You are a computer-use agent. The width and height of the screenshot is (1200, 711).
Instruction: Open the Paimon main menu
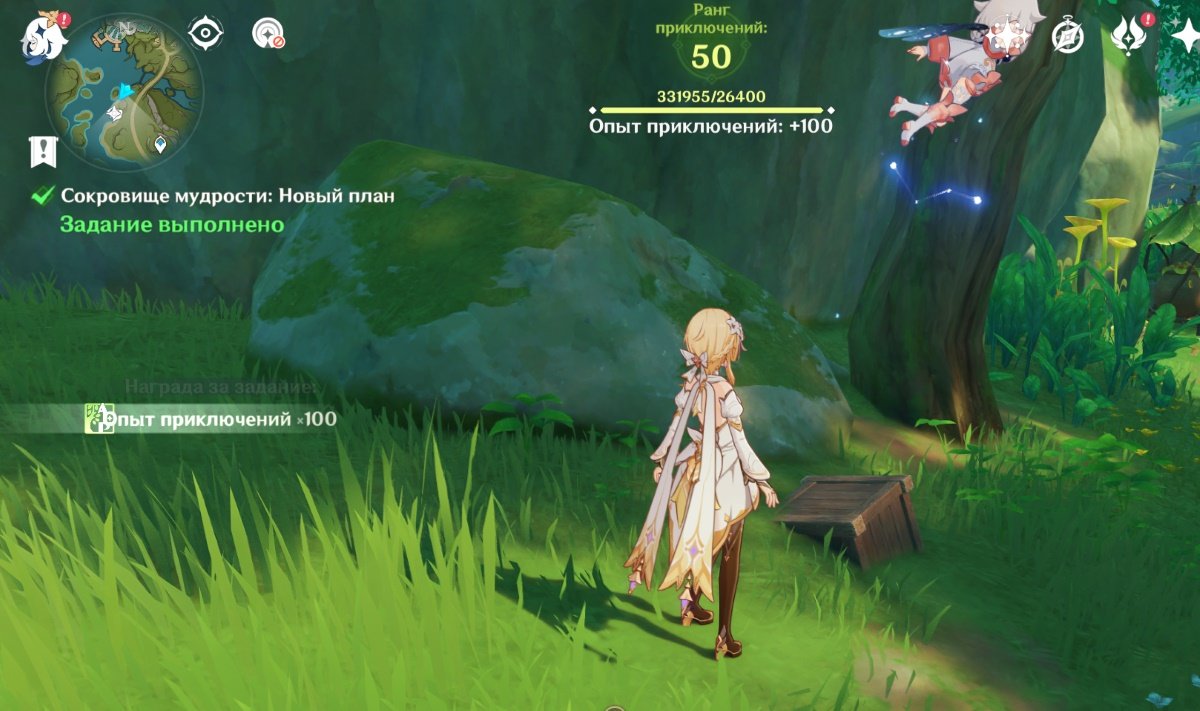pyautogui.click(x=44, y=36)
